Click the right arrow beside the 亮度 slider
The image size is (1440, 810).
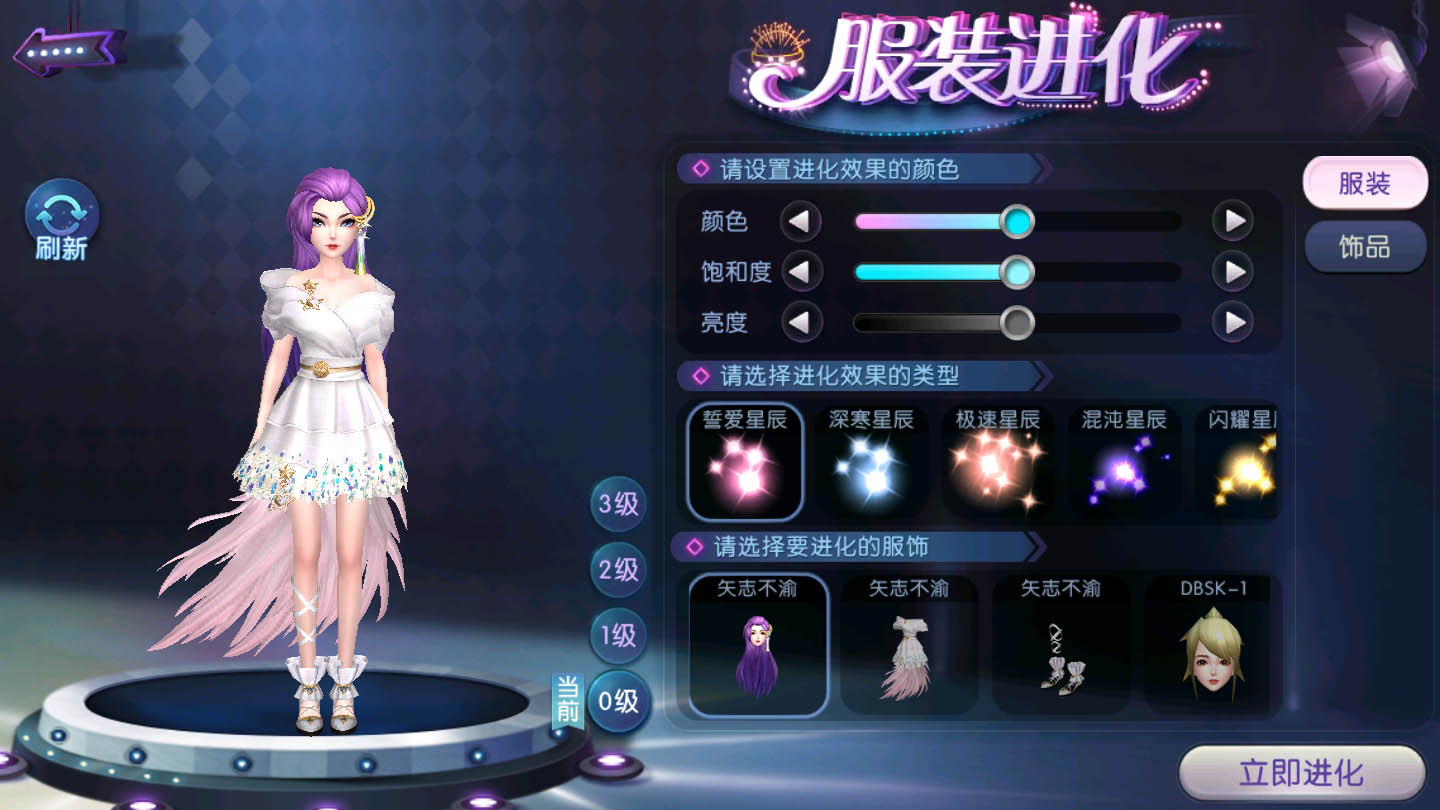pos(1232,323)
